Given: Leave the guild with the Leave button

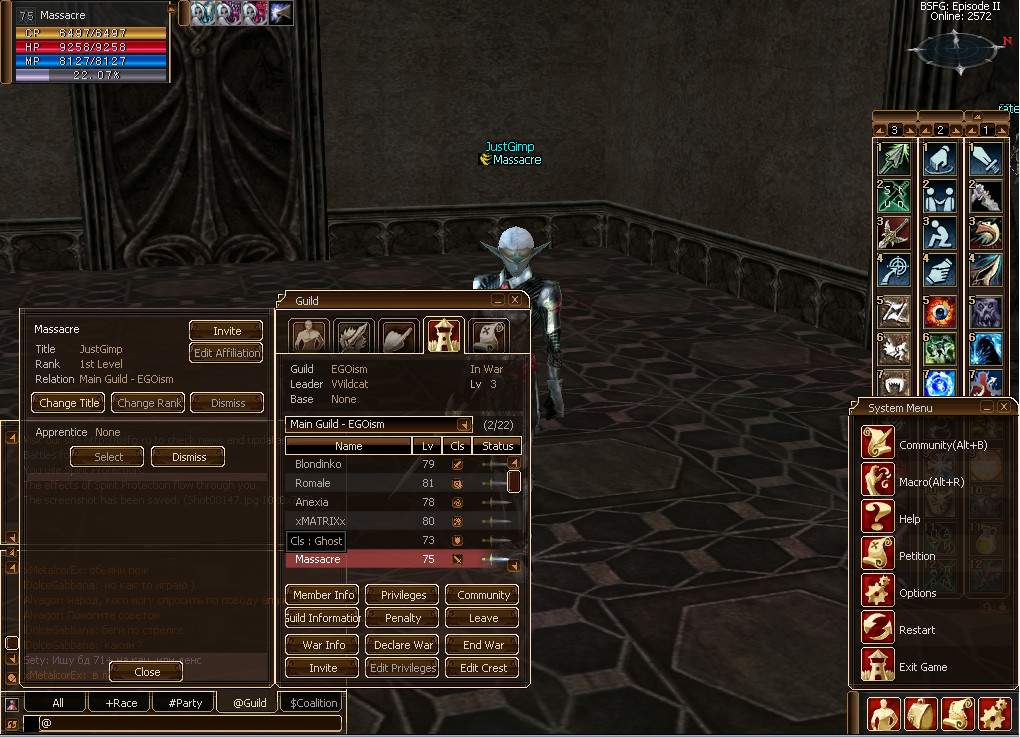Looking at the screenshot, I should point(483,618).
